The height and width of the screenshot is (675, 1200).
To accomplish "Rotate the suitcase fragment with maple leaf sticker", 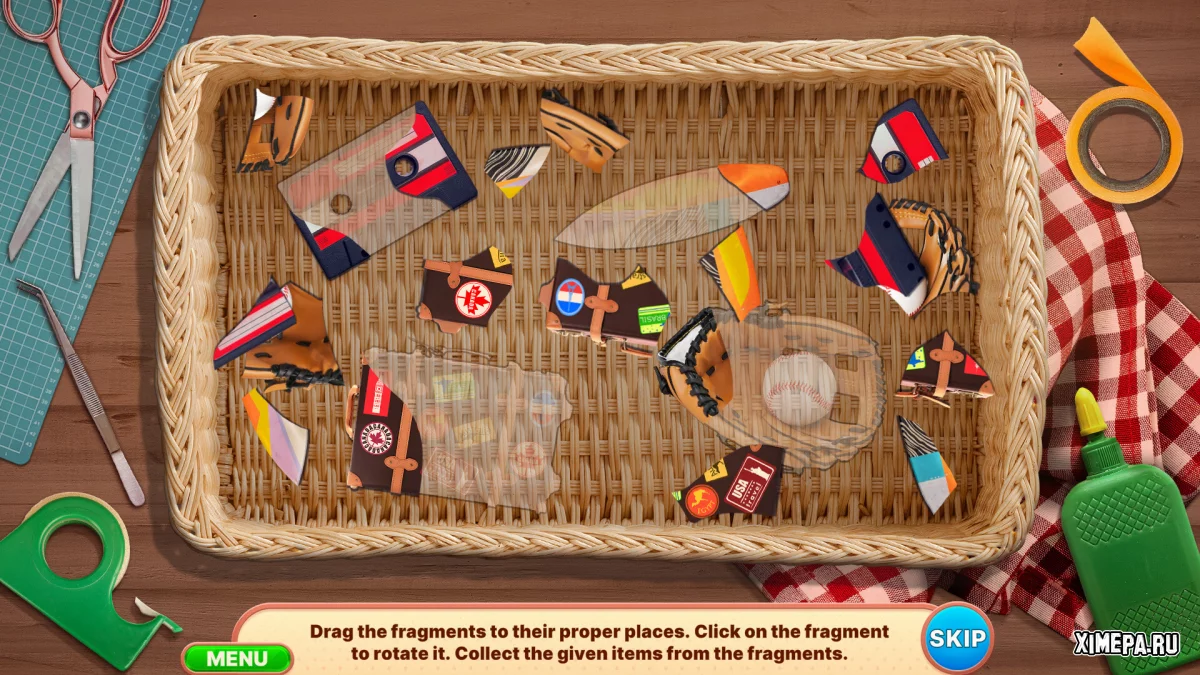I will point(466,291).
